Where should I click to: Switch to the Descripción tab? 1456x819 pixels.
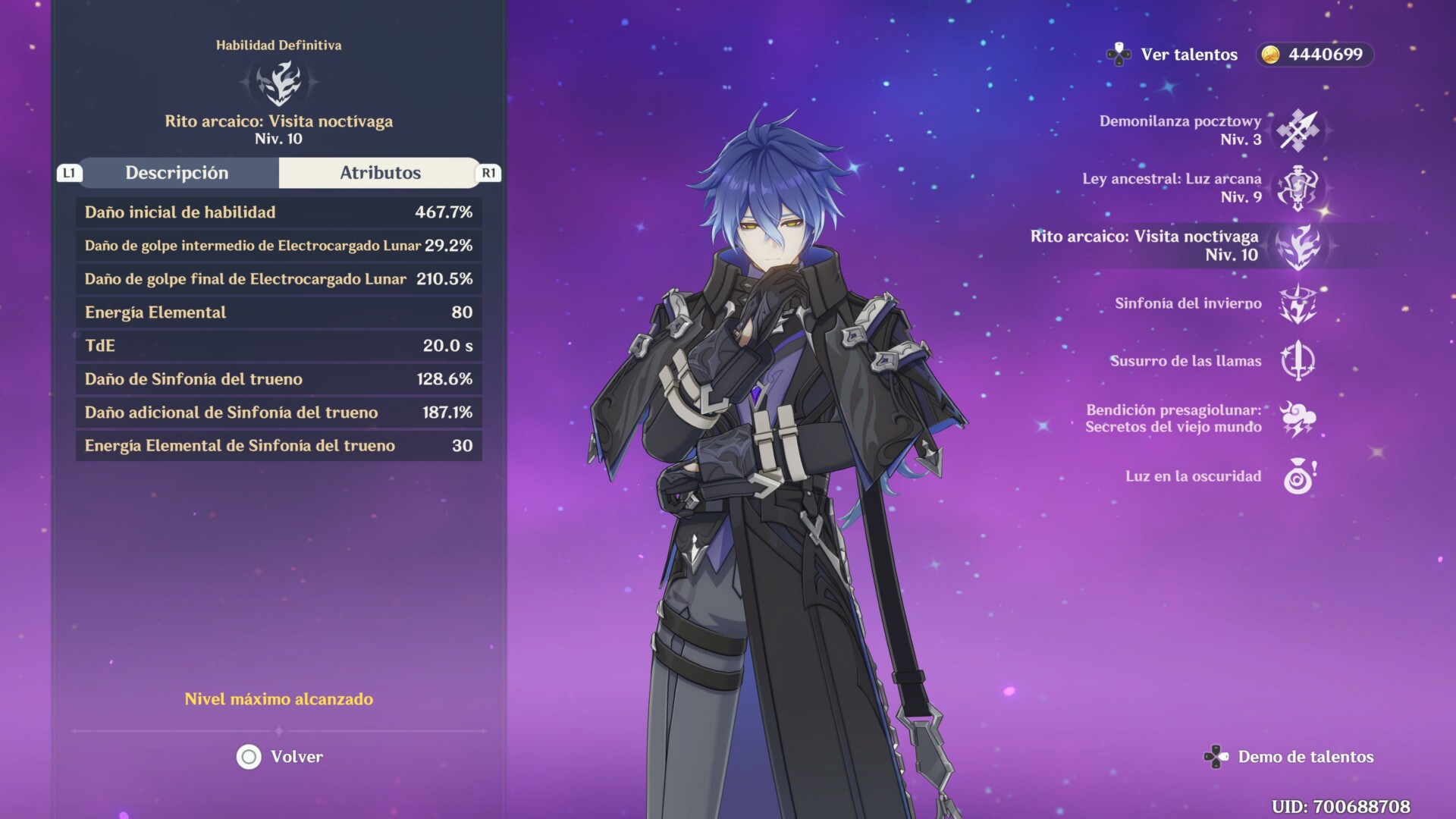(x=177, y=173)
